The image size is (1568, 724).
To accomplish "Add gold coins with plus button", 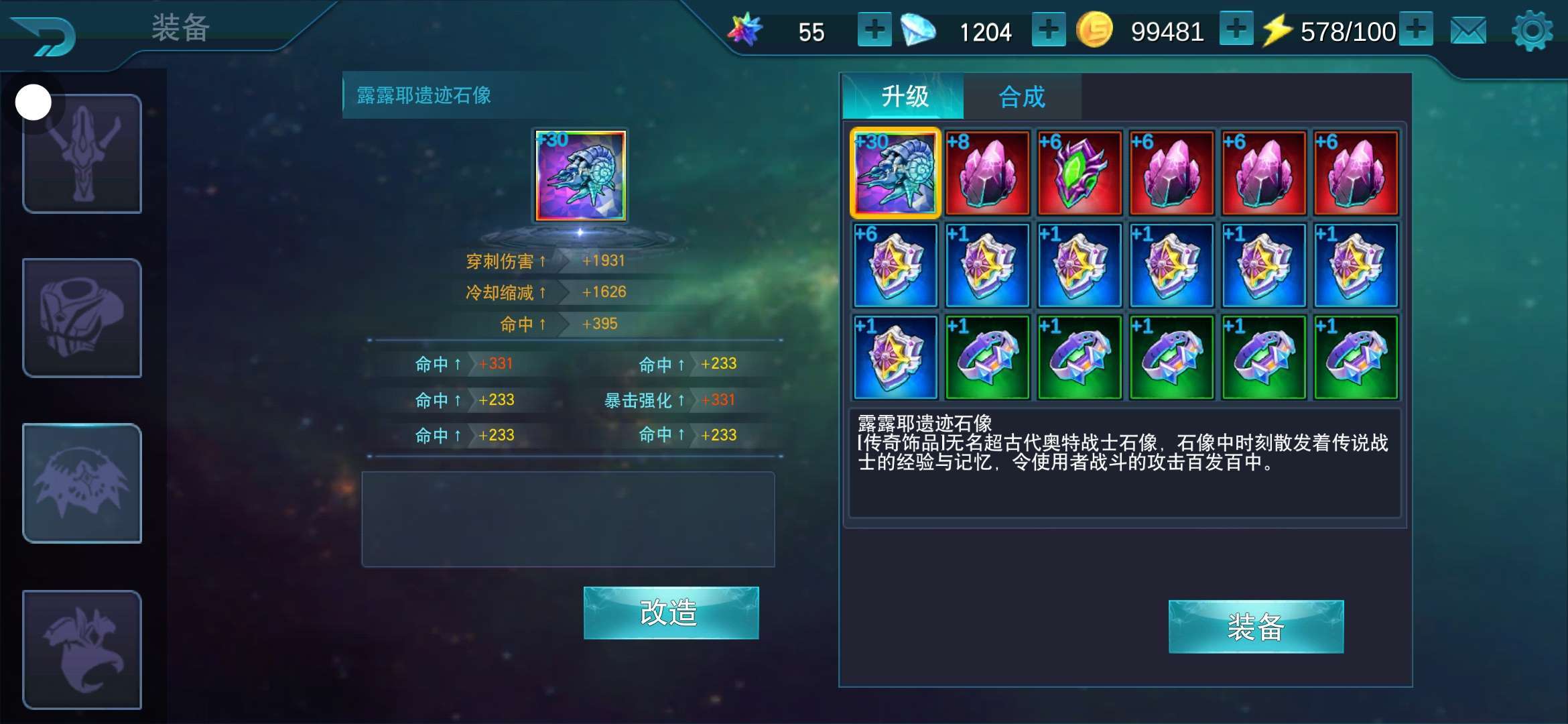I will (x=1236, y=30).
